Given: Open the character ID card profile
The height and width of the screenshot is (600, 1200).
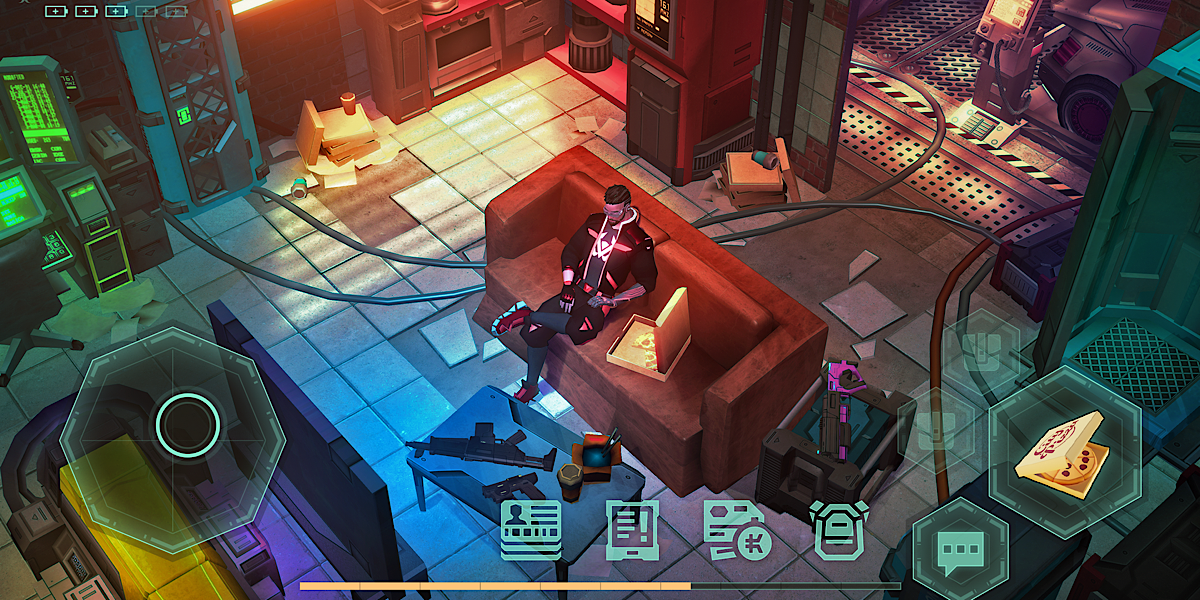Looking at the screenshot, I should coord(531,529).
